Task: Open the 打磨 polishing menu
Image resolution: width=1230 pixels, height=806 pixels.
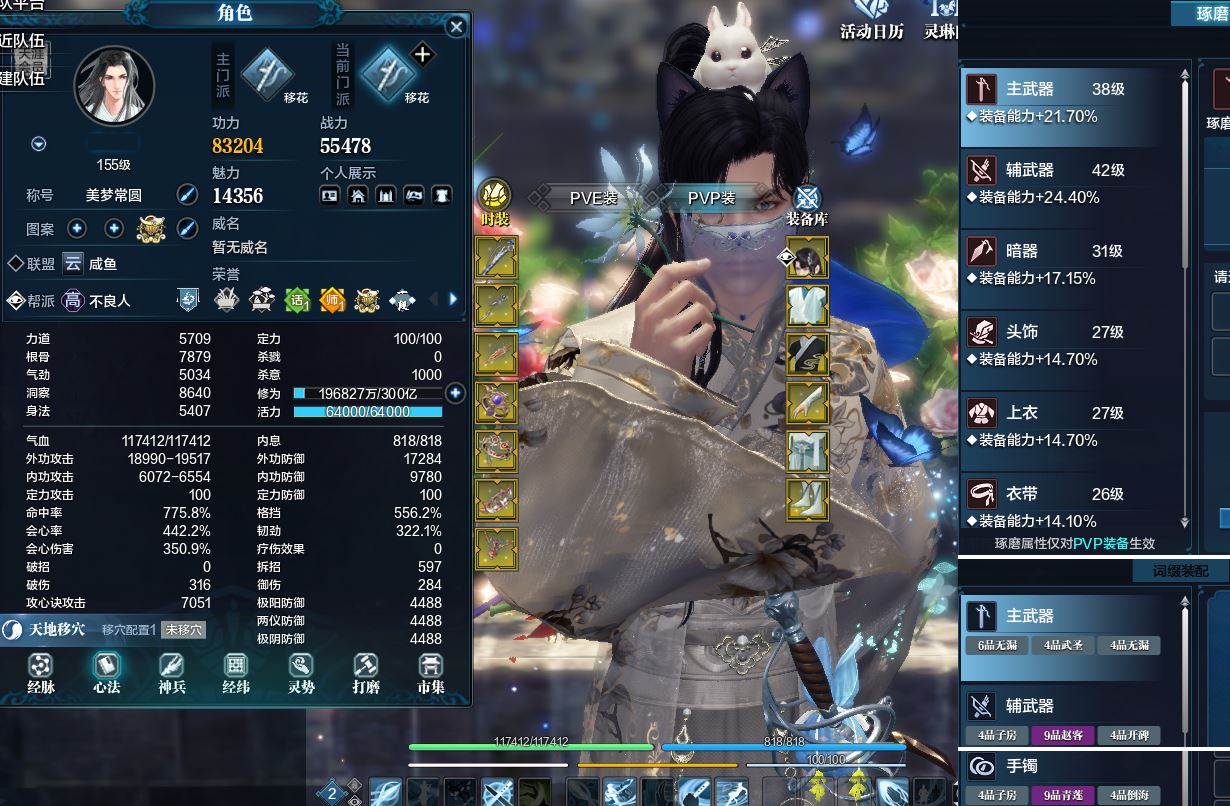Action: tap(366, 673)
